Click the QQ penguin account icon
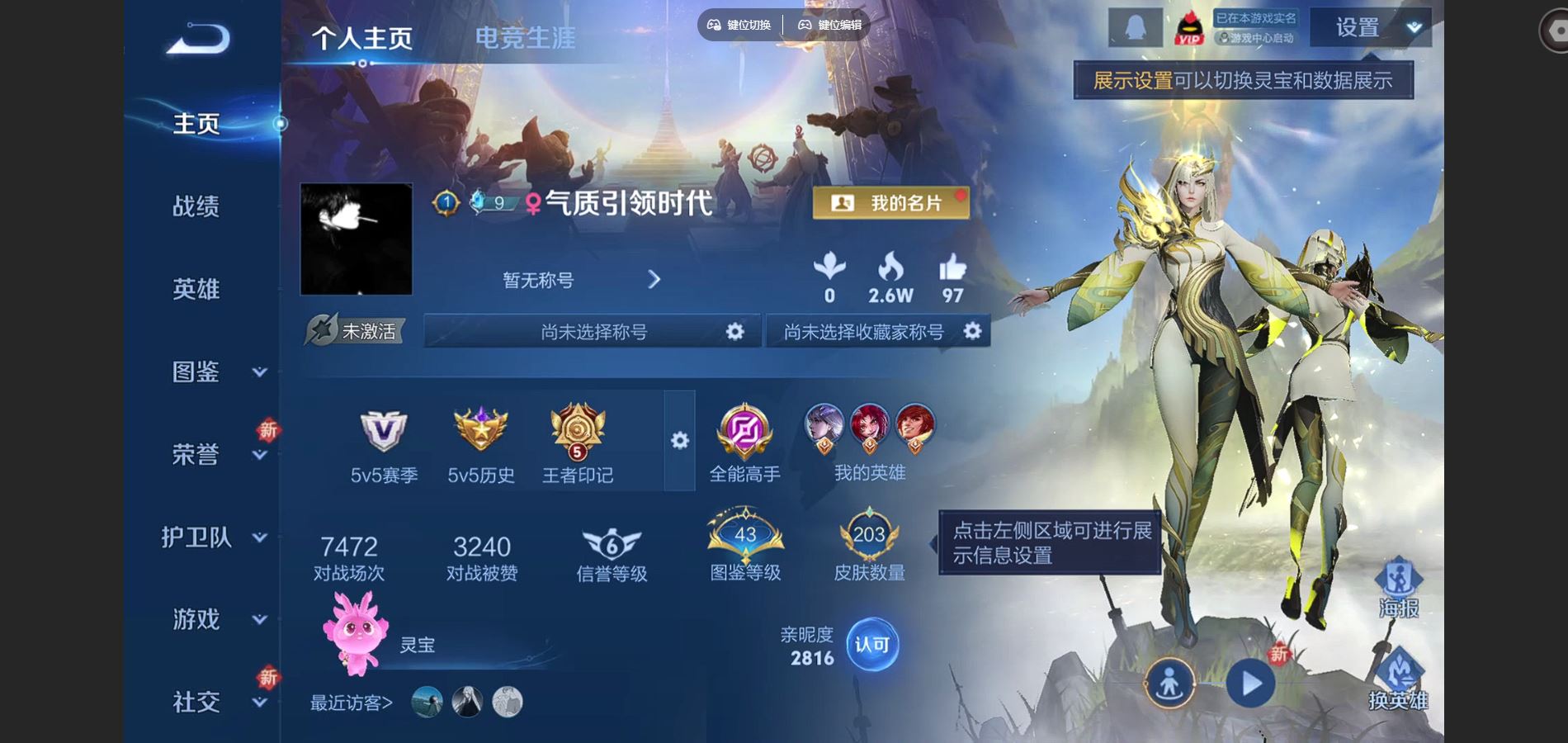 tap(1136, 27)
